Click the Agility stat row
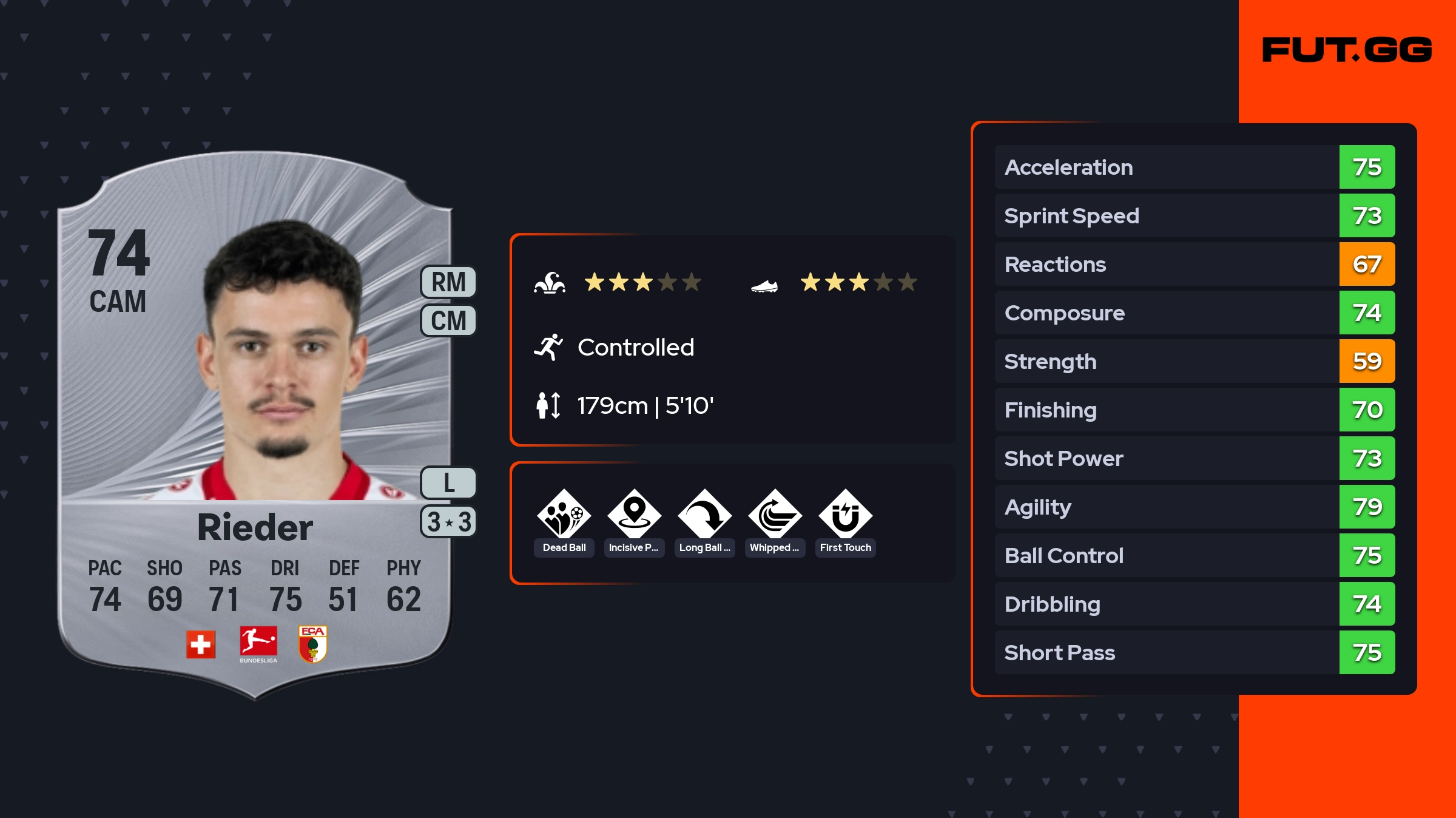 [x=1194, y=507]
